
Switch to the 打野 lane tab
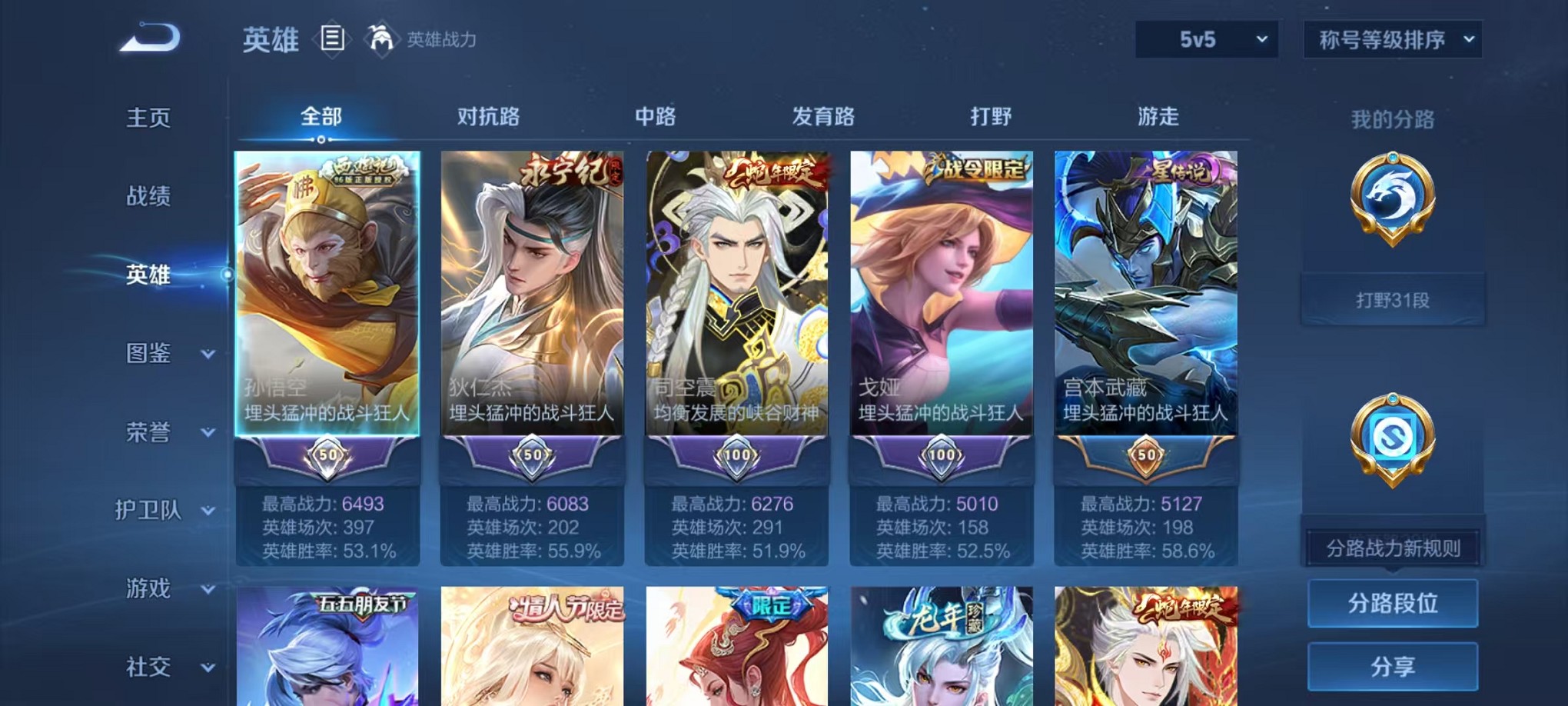[x=990, y=117]
